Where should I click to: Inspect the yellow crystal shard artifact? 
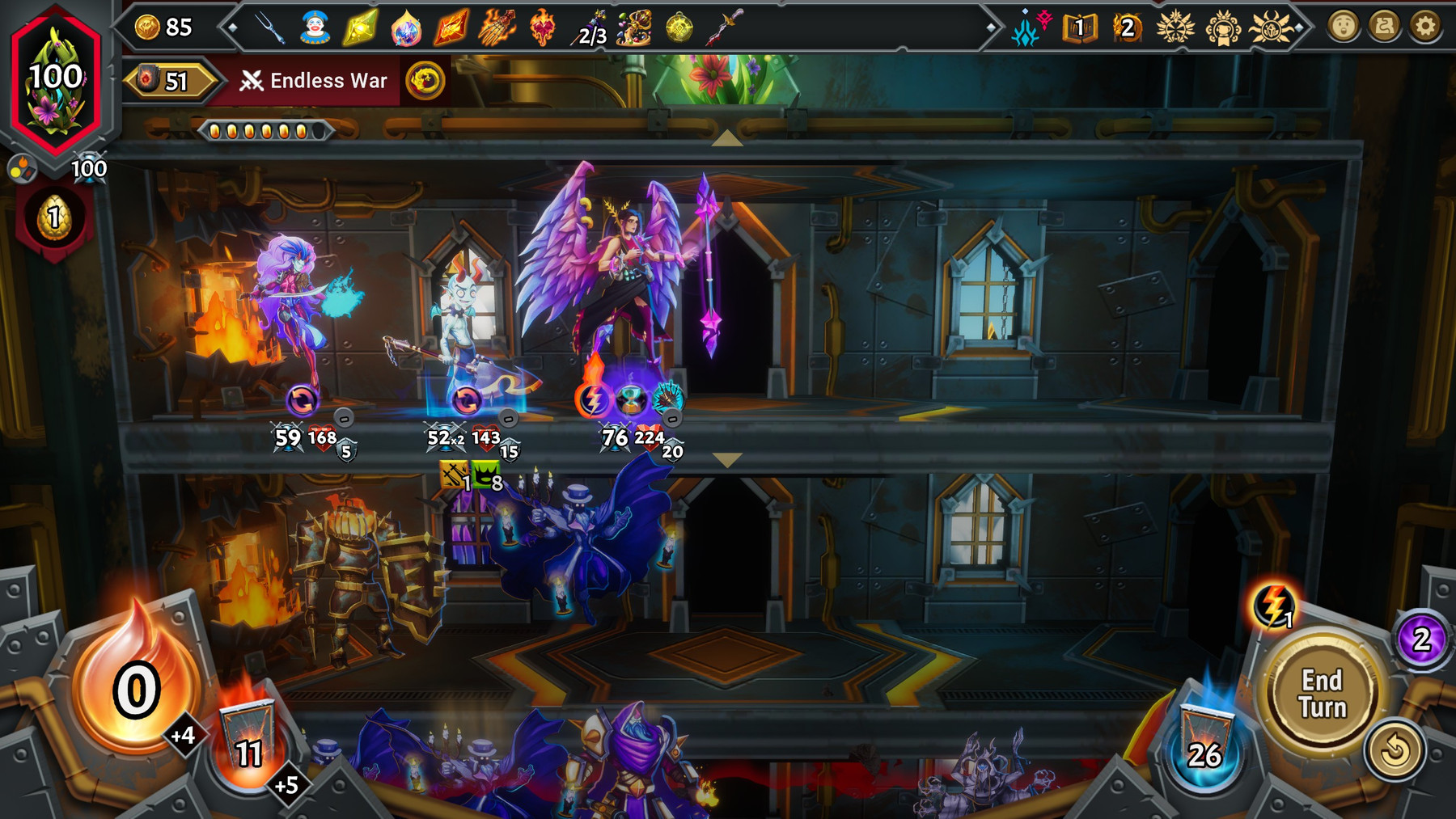(362, 27)
